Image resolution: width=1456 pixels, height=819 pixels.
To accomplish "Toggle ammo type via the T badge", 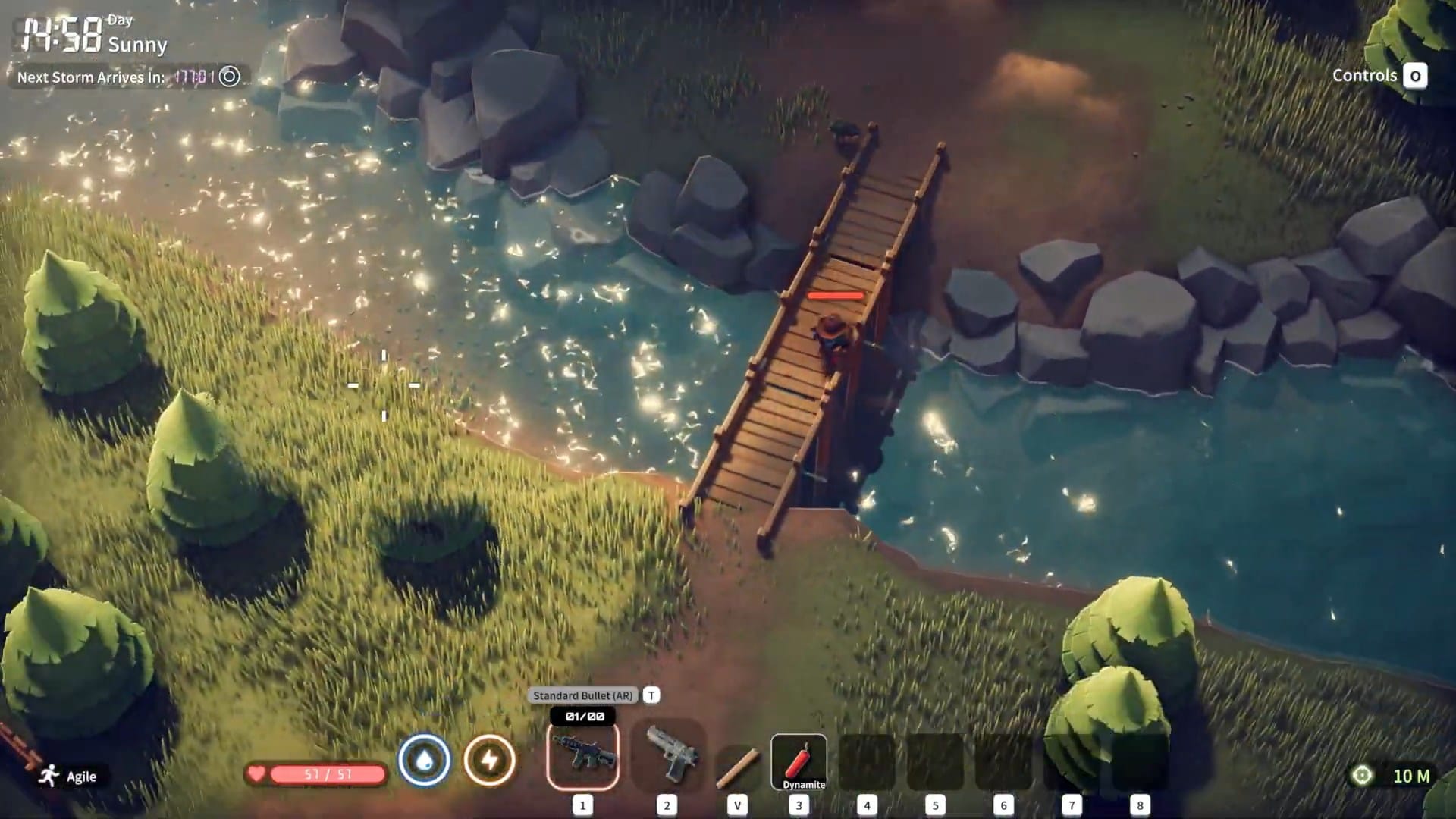I will click(x=651, y=695).
